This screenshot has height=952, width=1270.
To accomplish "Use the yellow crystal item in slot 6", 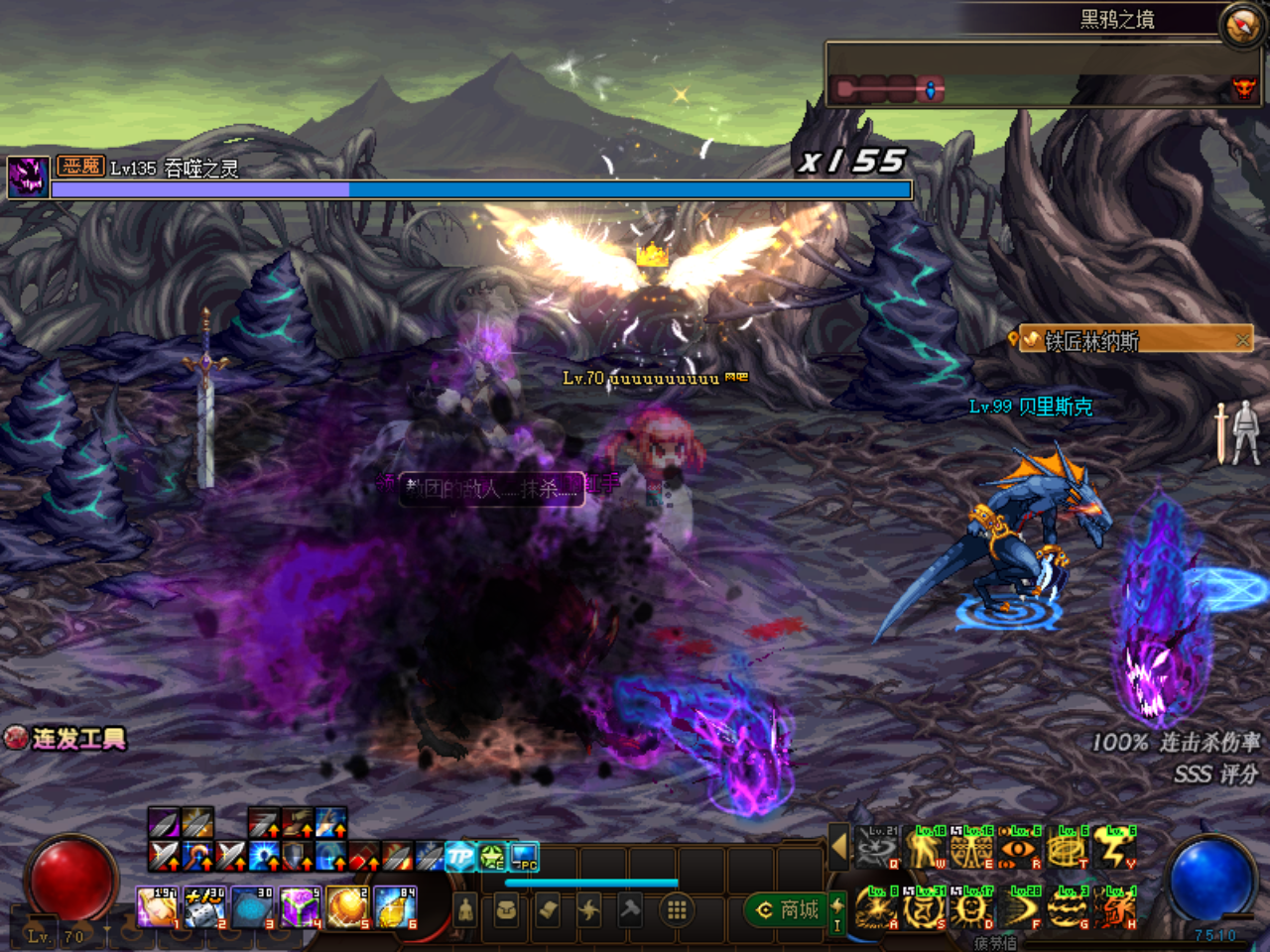I will (395, 907).
